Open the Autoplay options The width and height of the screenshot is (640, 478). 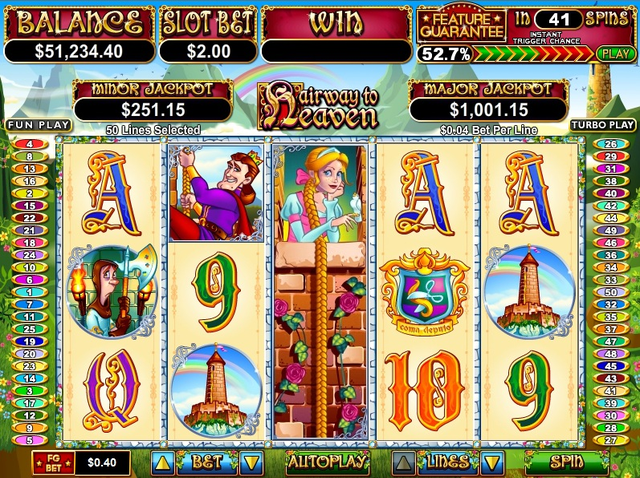(x=327, y=462)
